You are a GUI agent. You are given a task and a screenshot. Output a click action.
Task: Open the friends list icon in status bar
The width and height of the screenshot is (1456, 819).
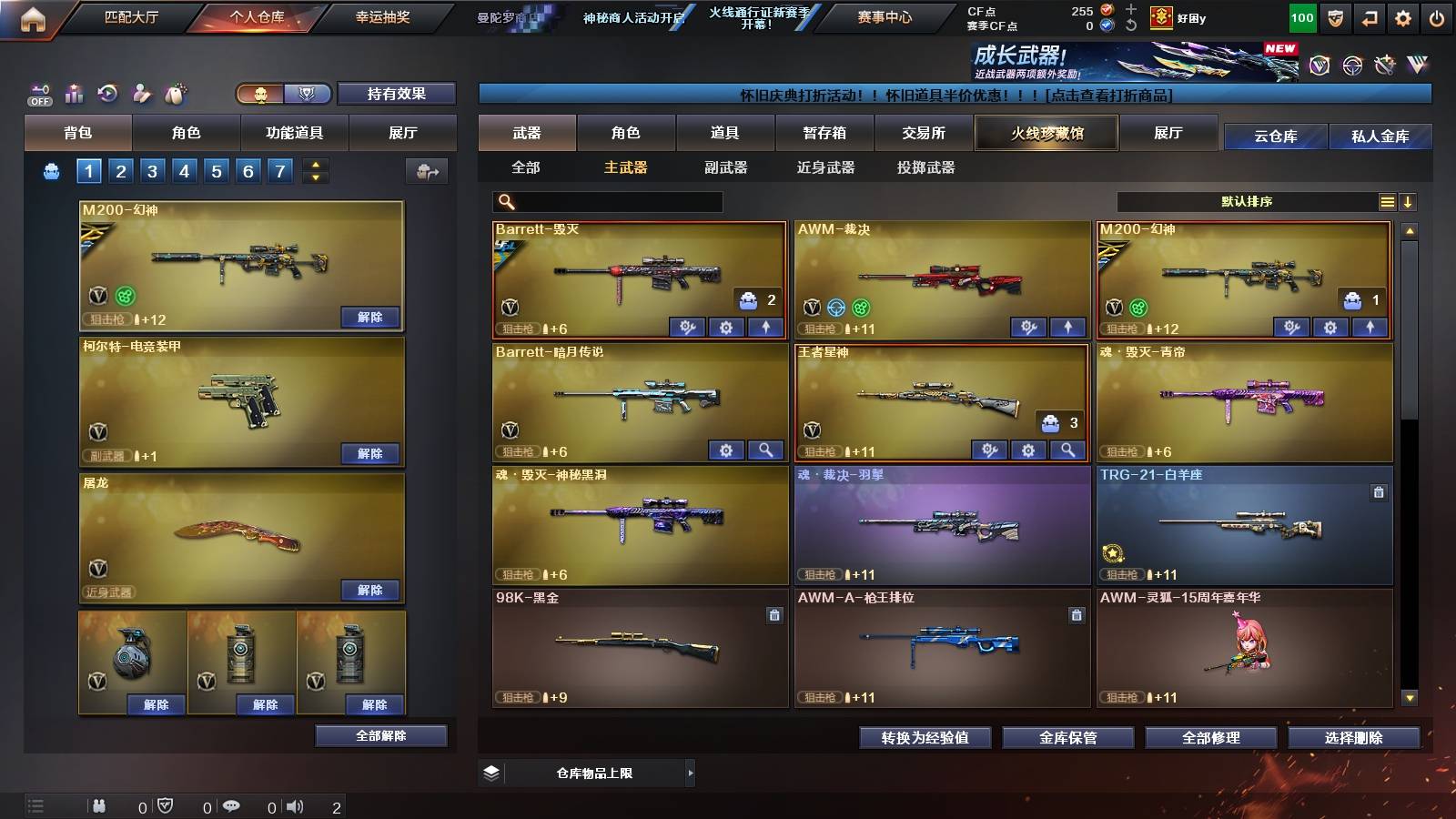click(100, 805)
